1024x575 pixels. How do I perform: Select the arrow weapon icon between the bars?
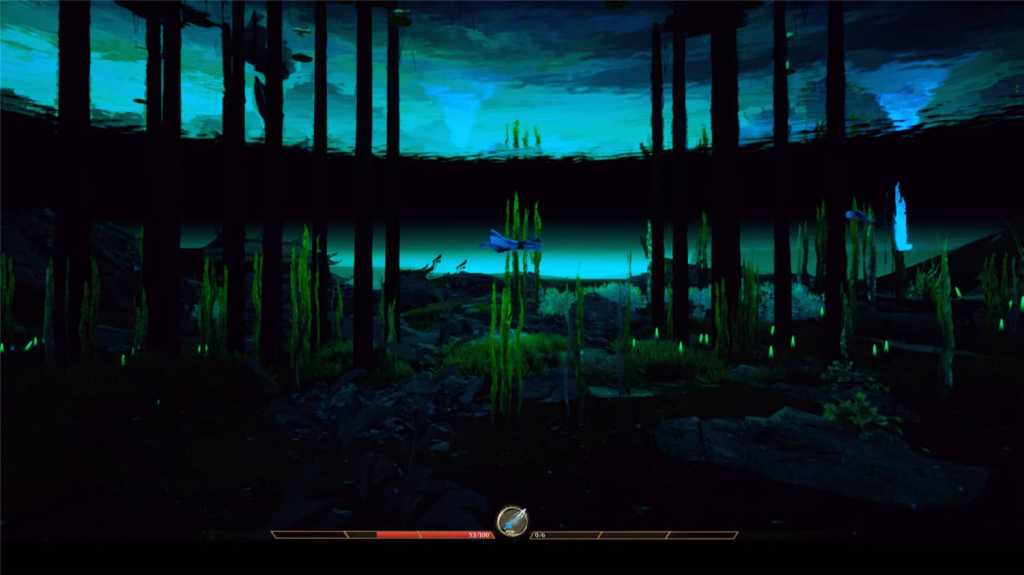click(512, 521)
